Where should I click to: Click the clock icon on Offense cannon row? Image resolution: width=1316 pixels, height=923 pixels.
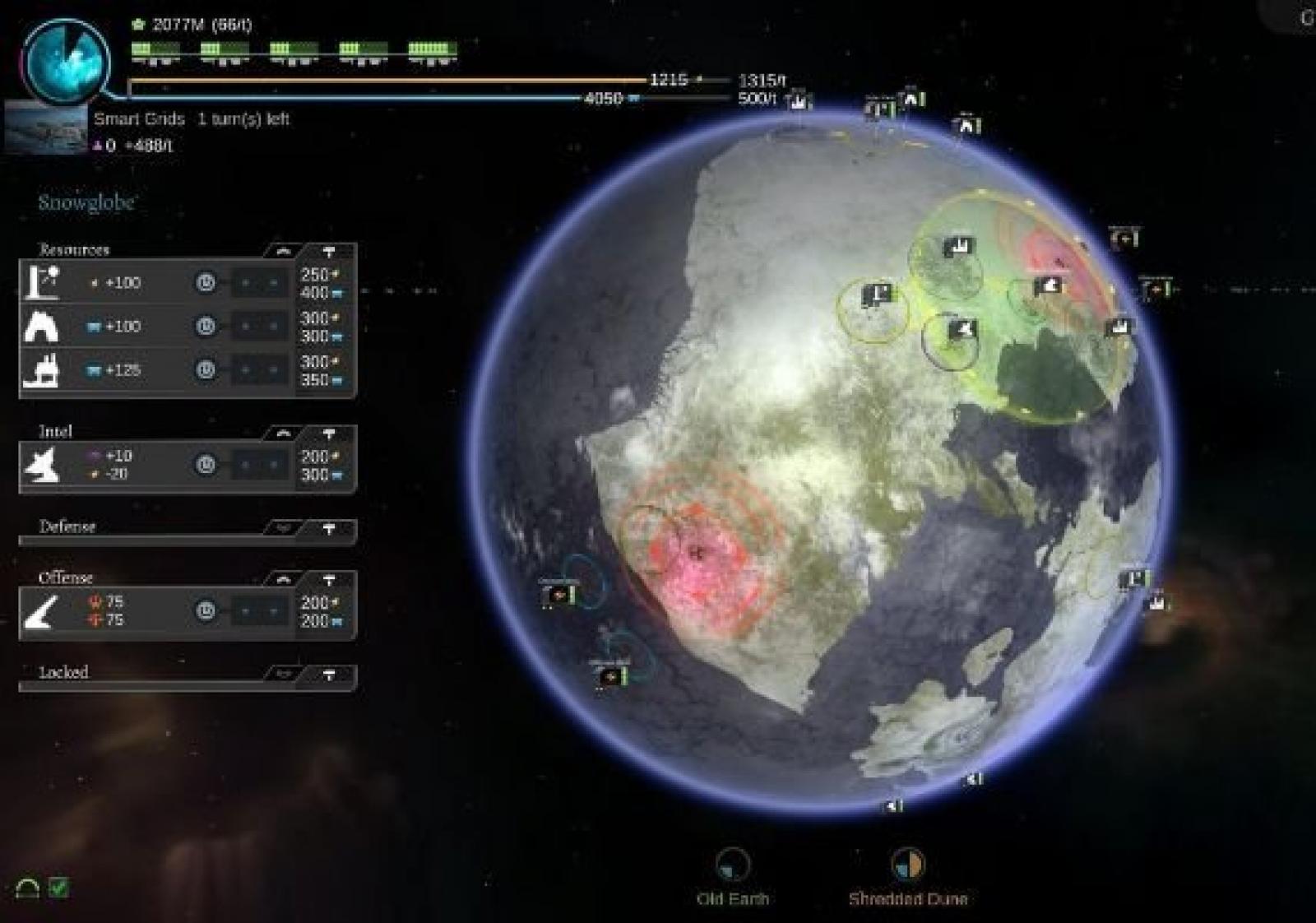tap(206, 611)
